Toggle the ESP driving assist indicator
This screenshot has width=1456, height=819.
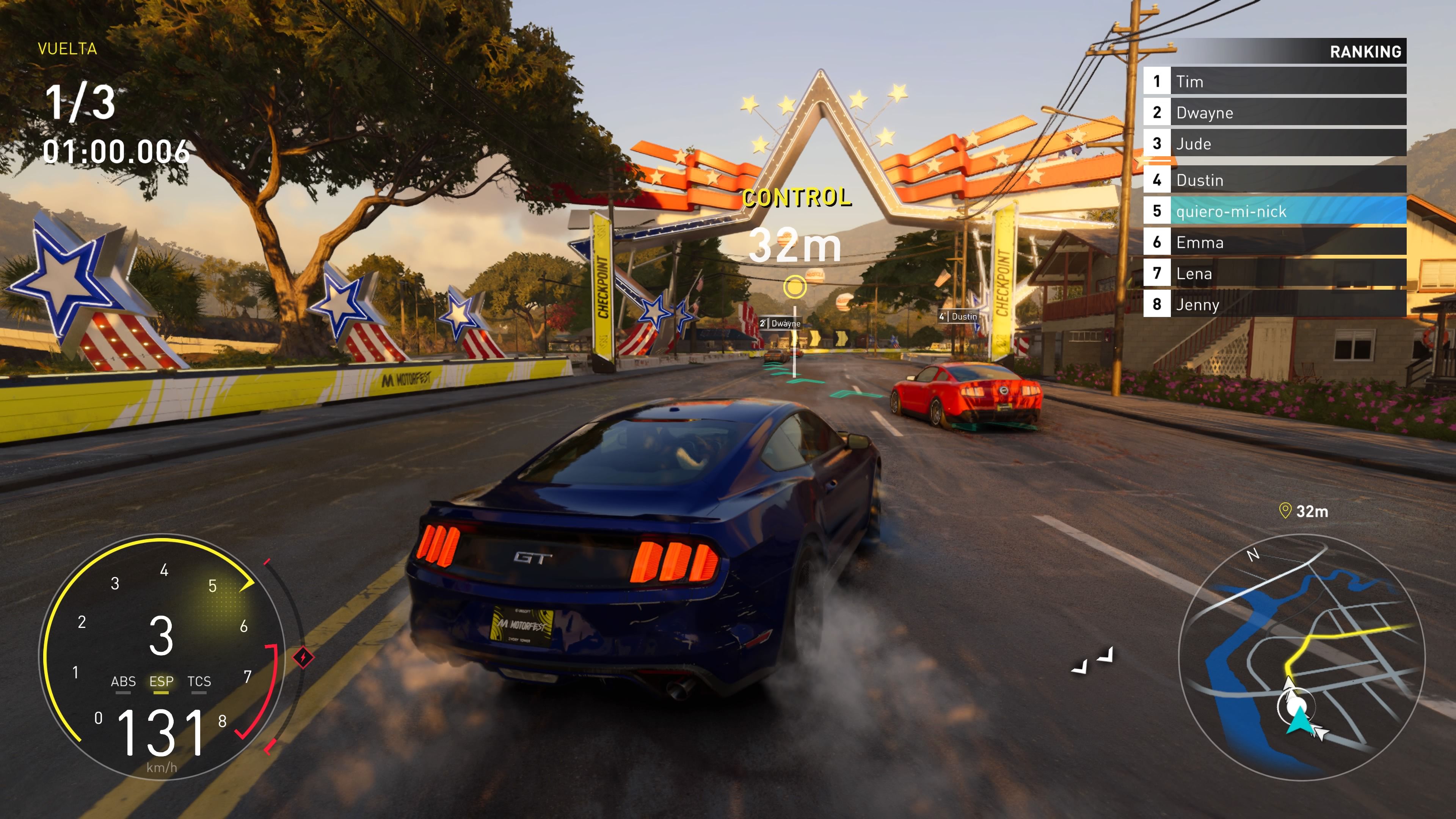point(161,682)
